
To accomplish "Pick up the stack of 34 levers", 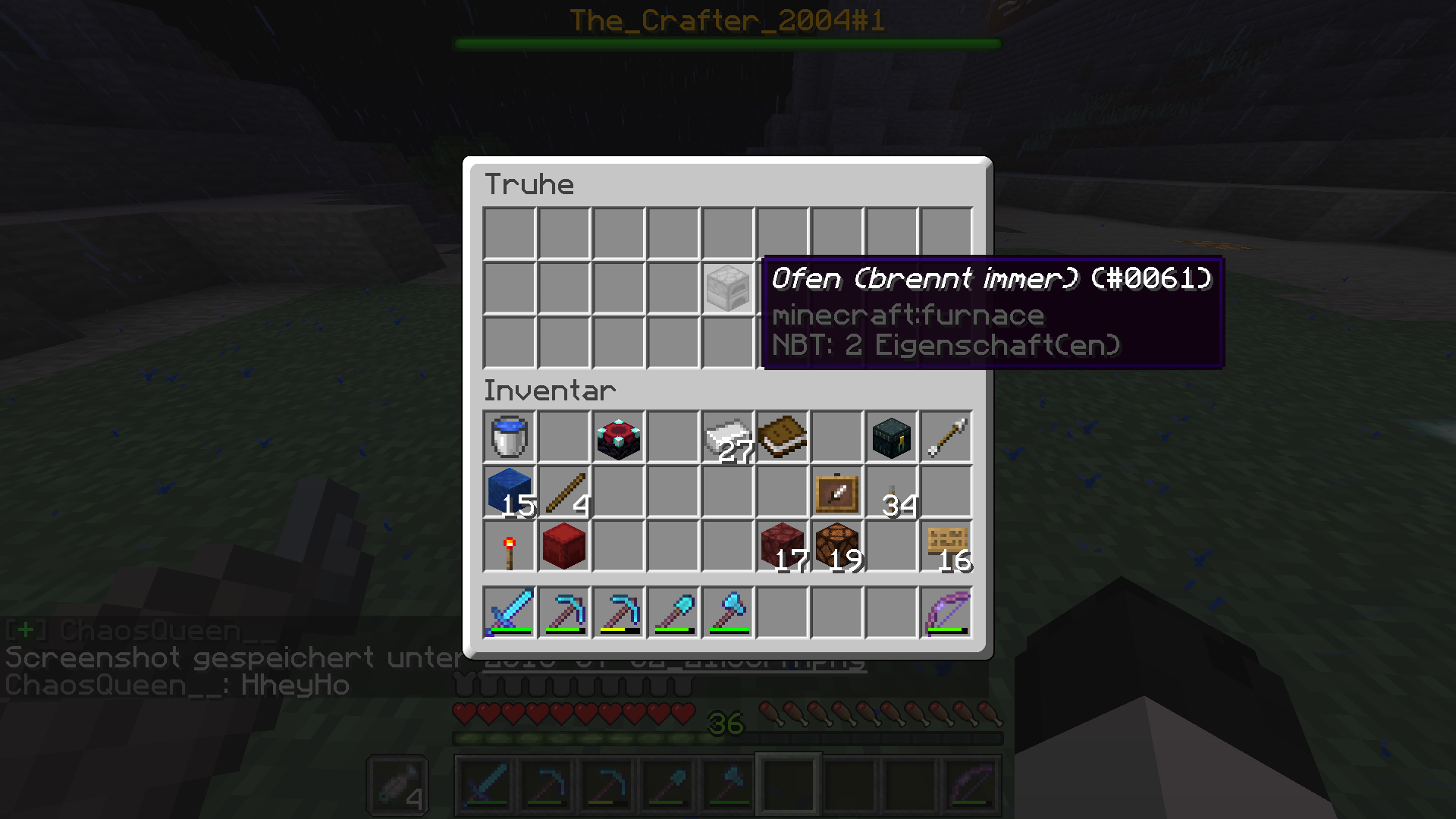I will [x=891, y=492].
